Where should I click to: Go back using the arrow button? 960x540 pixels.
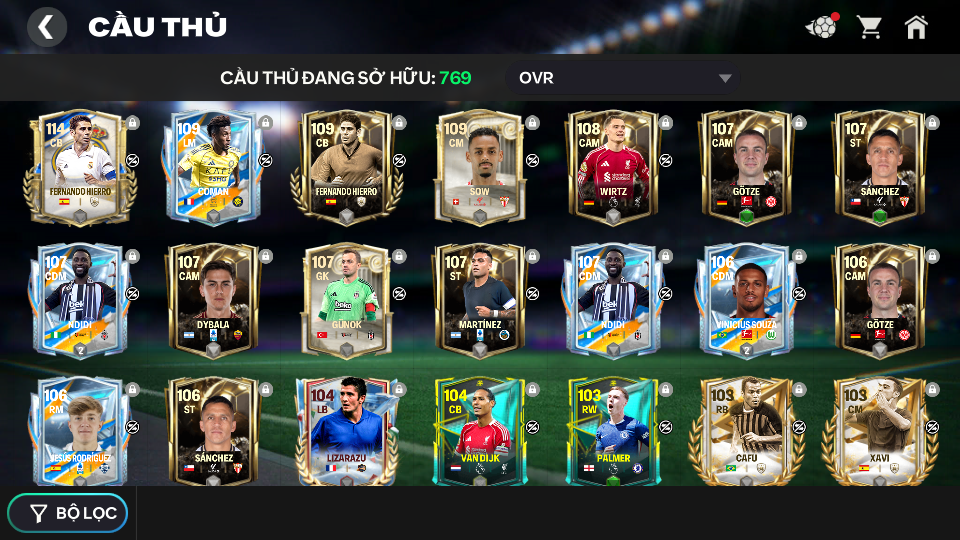tap(46, 27)
